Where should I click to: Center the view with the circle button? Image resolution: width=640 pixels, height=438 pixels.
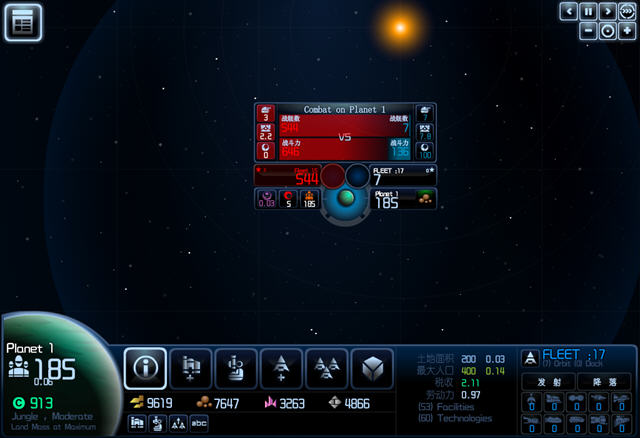[x=607, y=30]
